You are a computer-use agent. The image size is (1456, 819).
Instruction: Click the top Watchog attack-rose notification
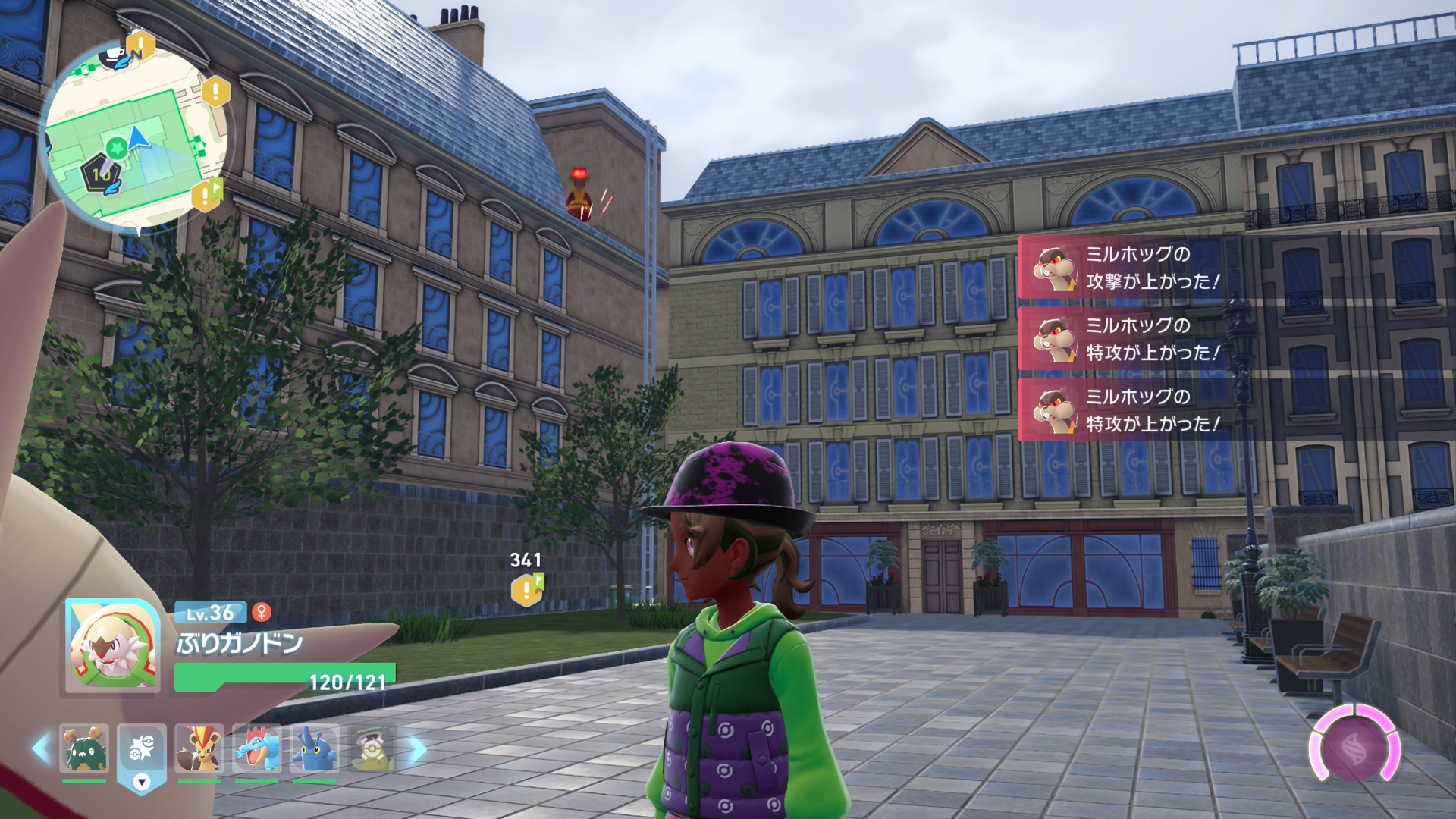[x=1122, y=268]
